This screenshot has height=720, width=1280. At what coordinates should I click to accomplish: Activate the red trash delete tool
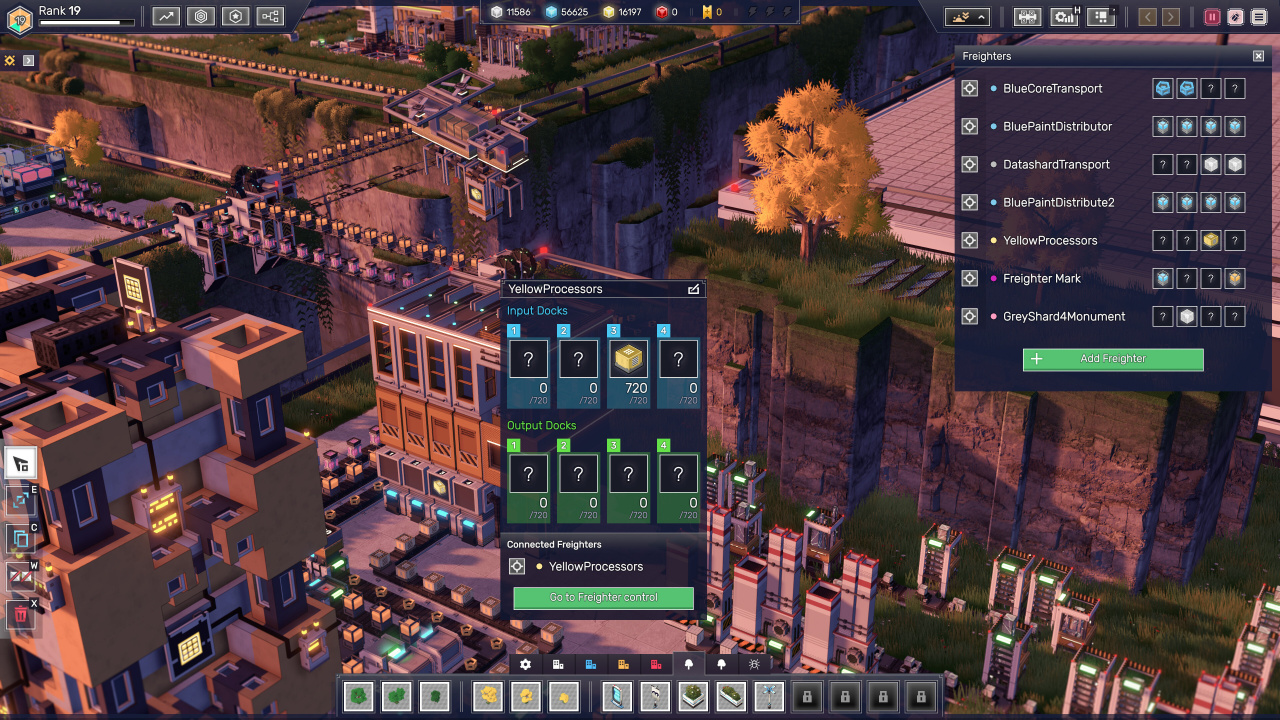pyautogui.click(x=21, y=614)
